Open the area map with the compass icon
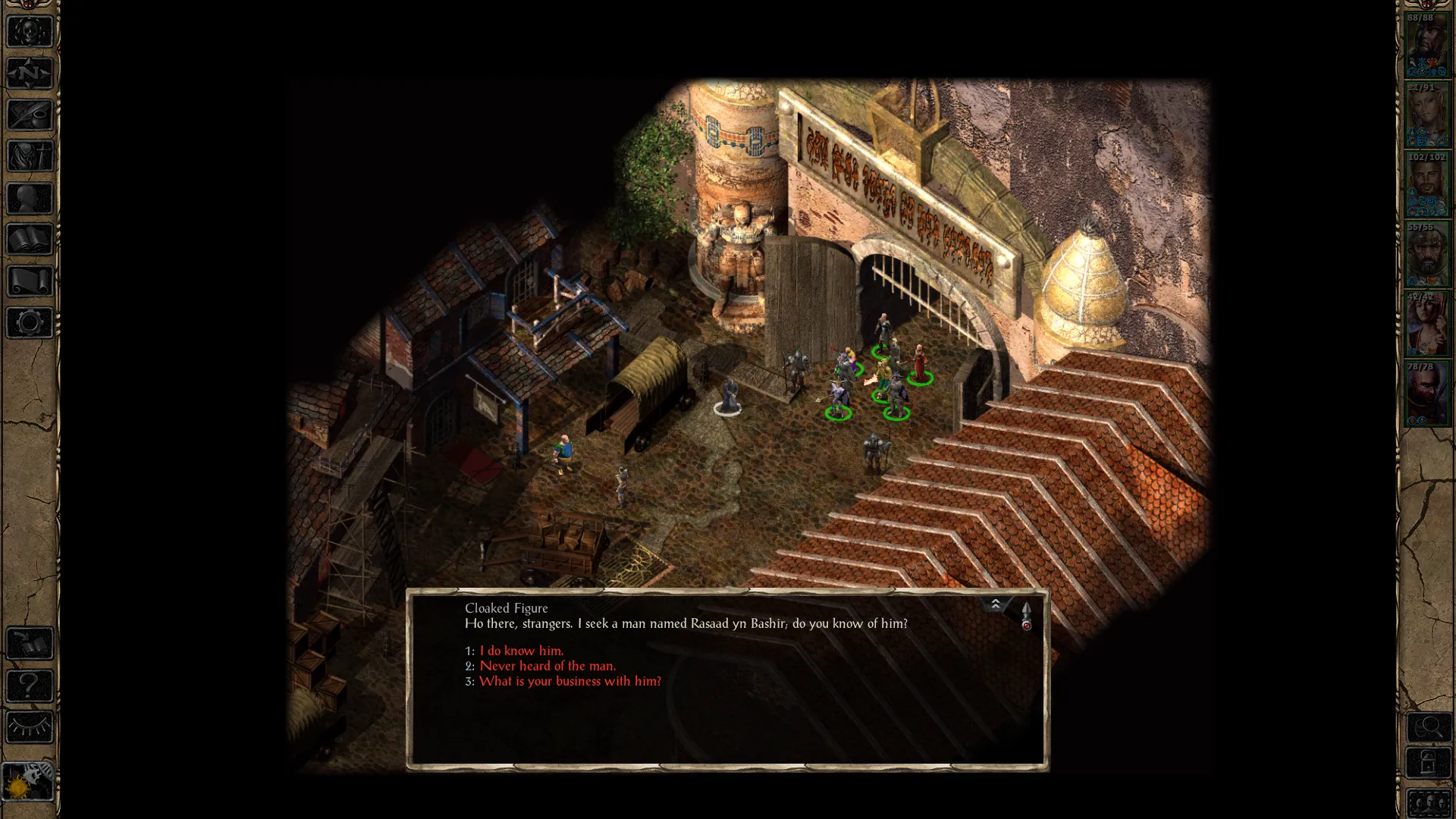 click(x=30, y=74)
